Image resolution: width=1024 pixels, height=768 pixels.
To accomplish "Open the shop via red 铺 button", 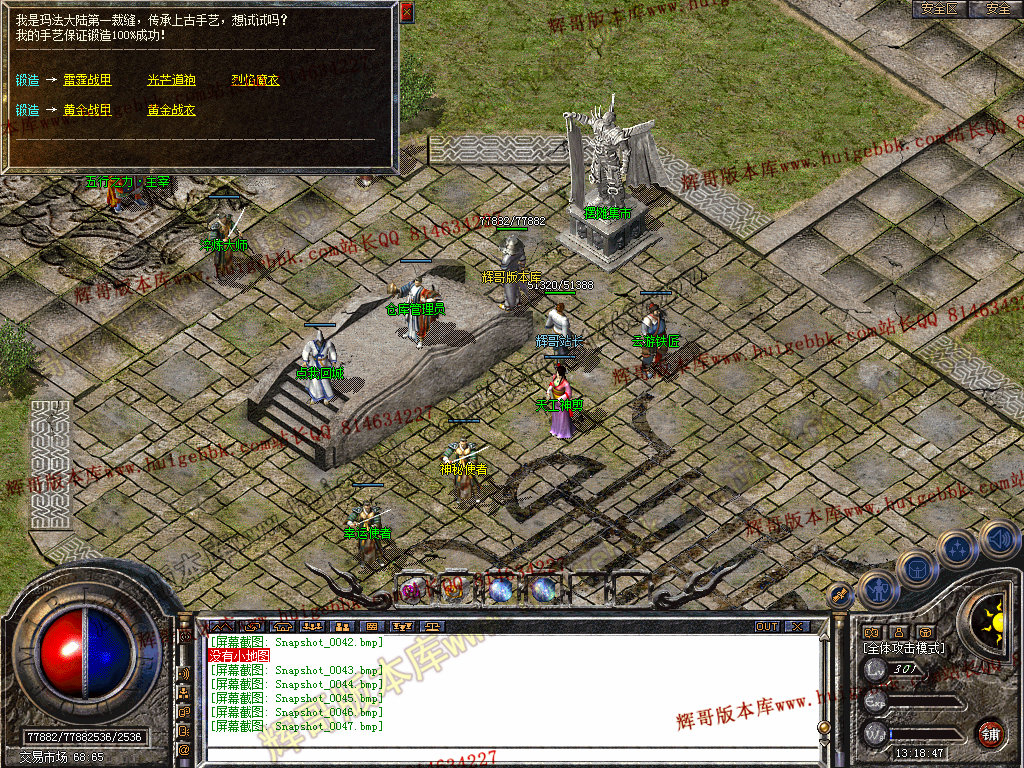I will tap(990, 732).
